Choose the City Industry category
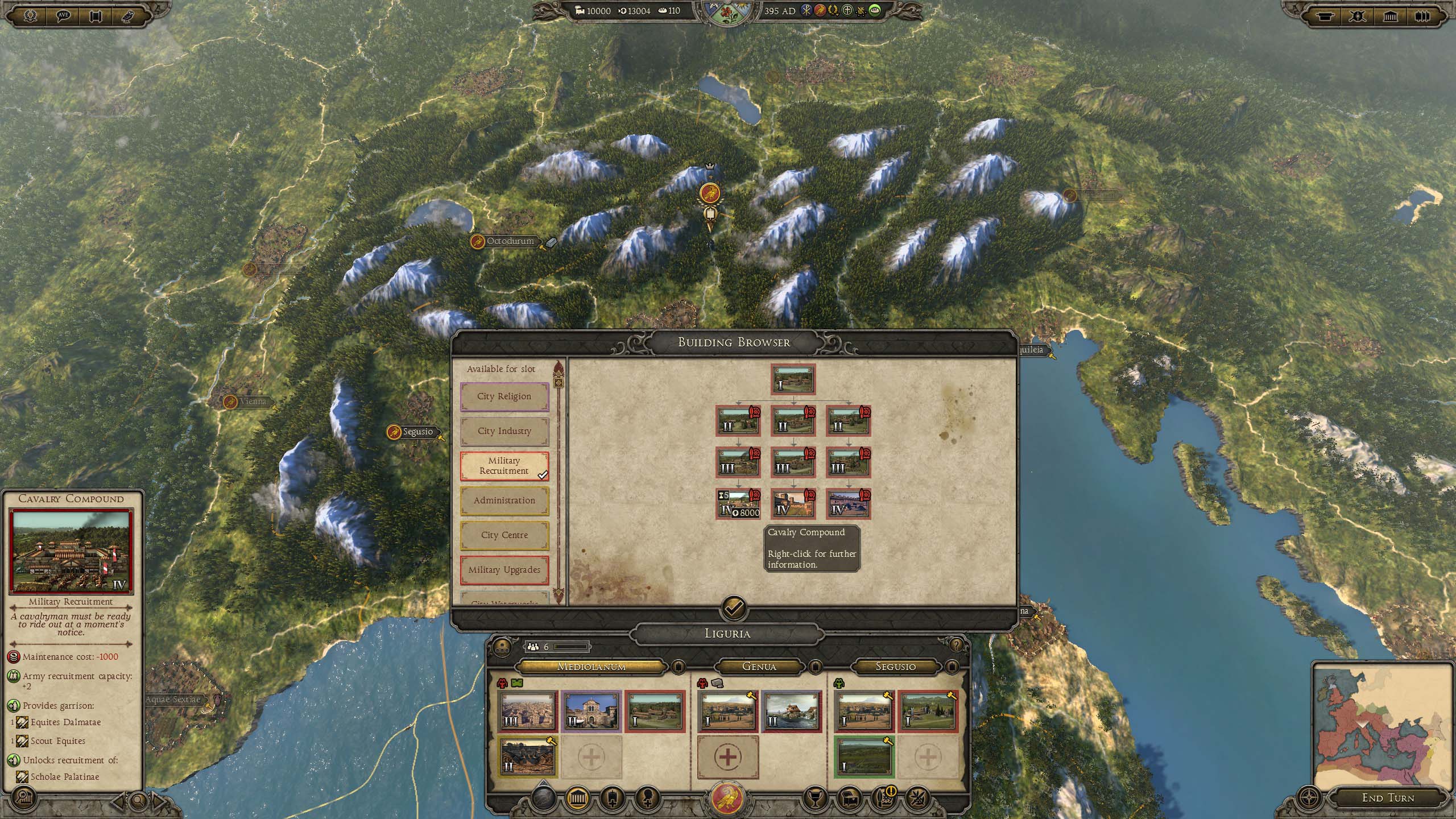The image size is (1456, 819). [504, 431]
